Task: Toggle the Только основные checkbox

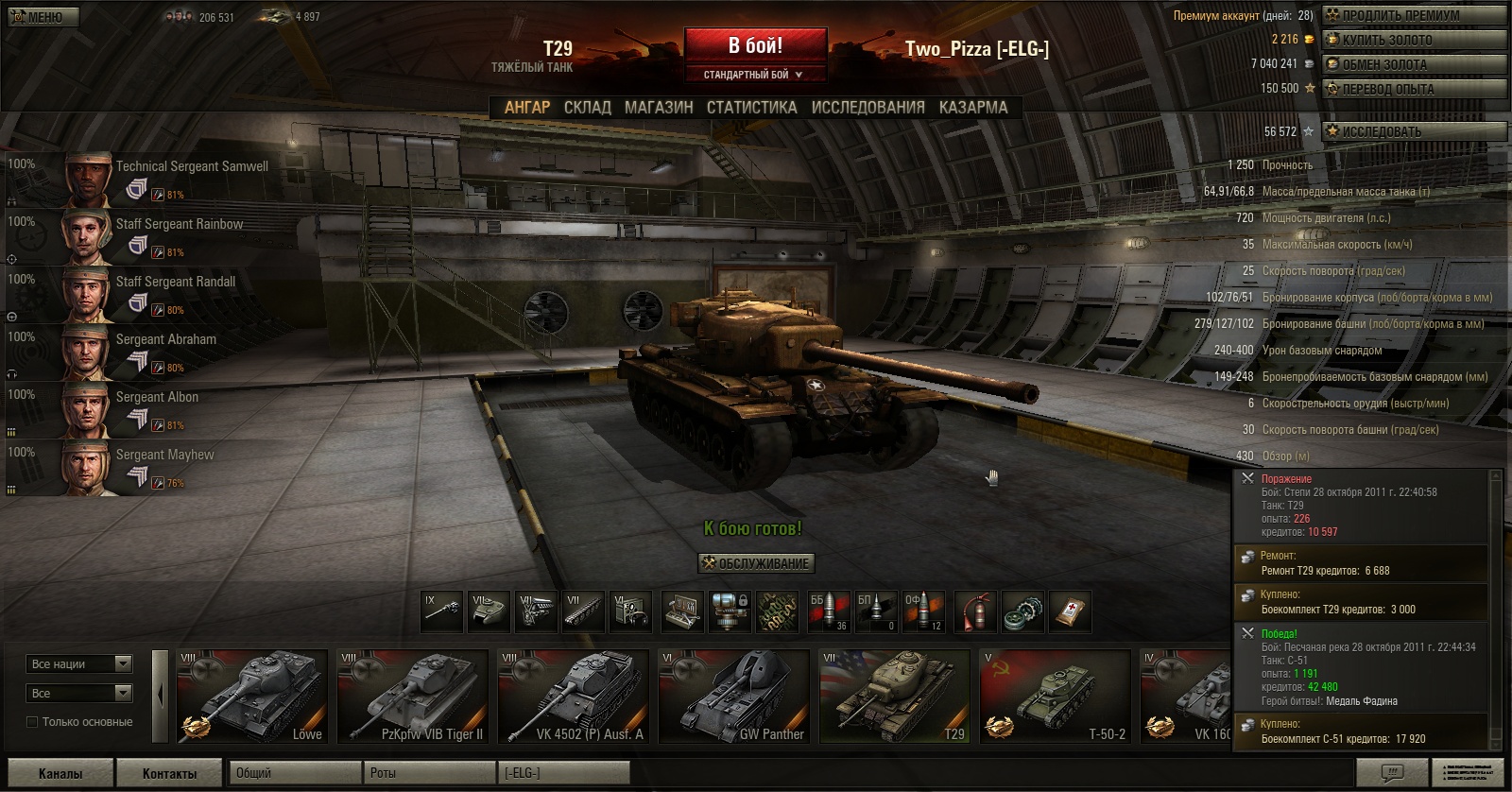Action: 32,722
